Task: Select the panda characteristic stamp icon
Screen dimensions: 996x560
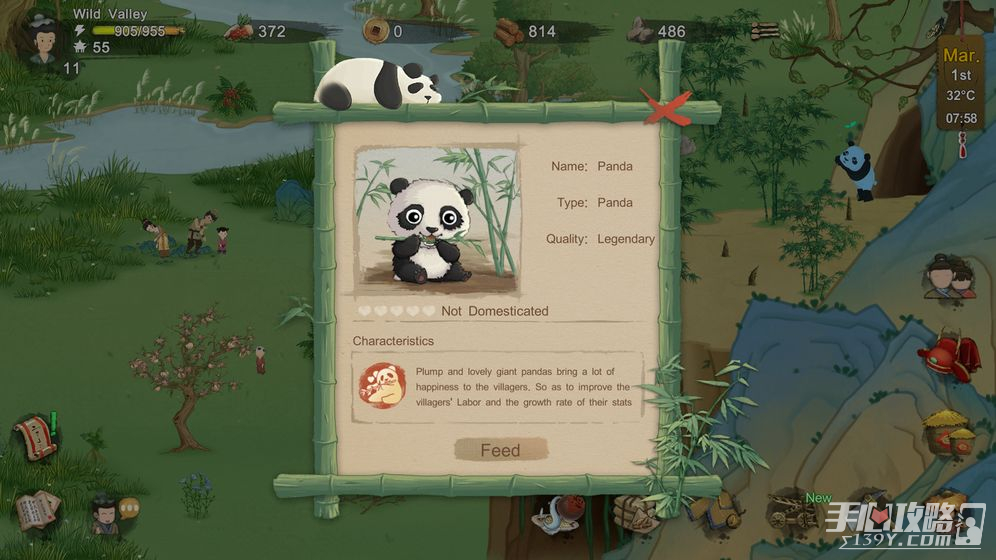Action: click(x=382, y=386)
